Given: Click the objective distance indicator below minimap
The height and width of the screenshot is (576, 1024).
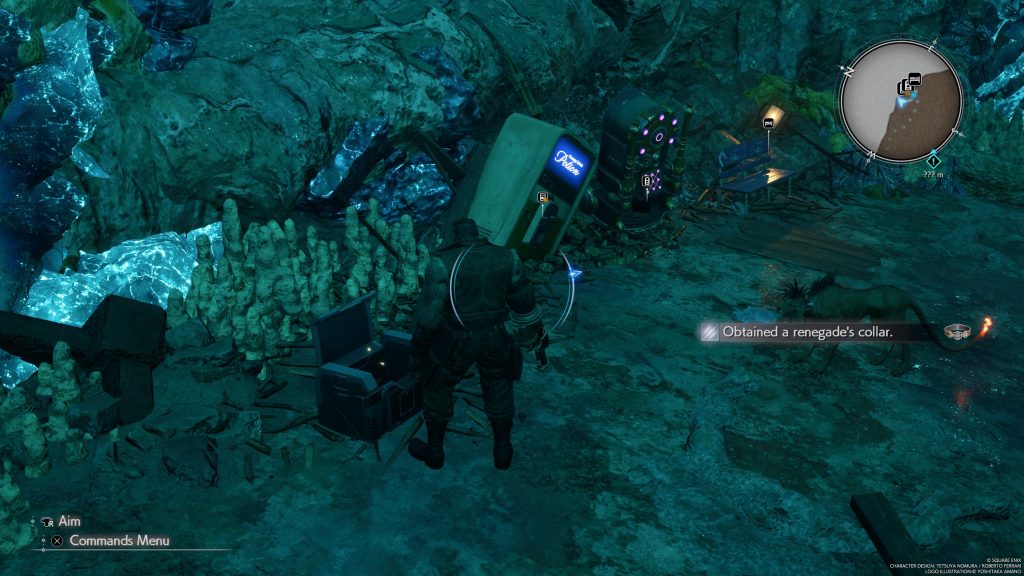Looking at the screenshot, I should (x=932, y=173).
